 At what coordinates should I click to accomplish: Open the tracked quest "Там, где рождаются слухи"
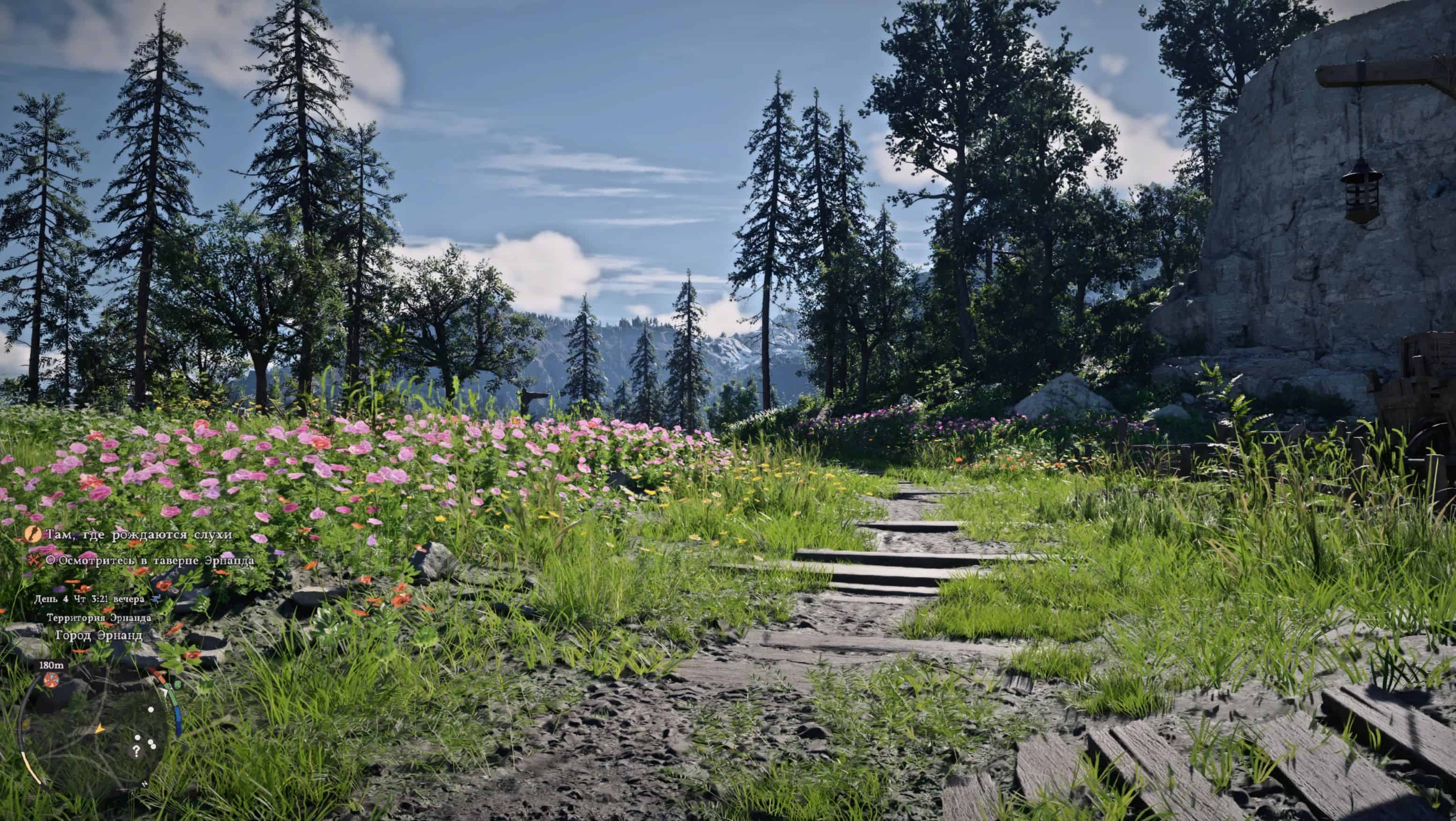pos(138,534)
